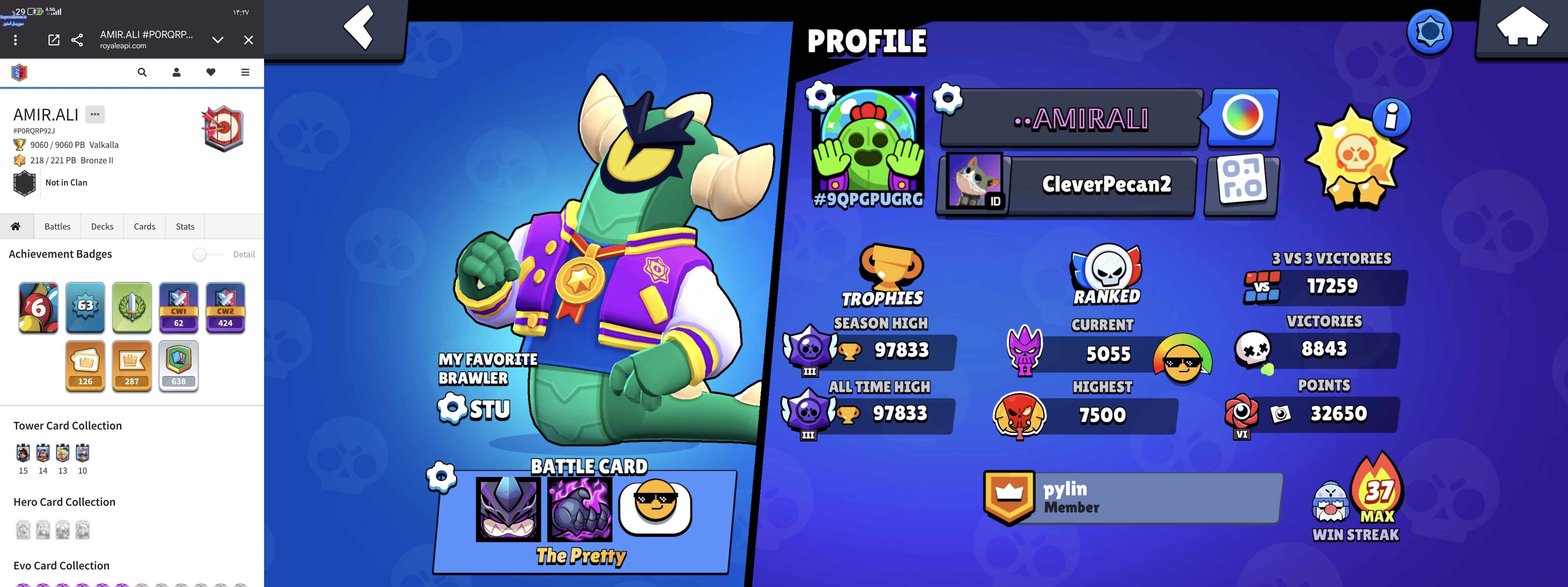The image size is (1568, 587).
Task: Open the RoyaleAPI search
Action: [x=142, y=73]
